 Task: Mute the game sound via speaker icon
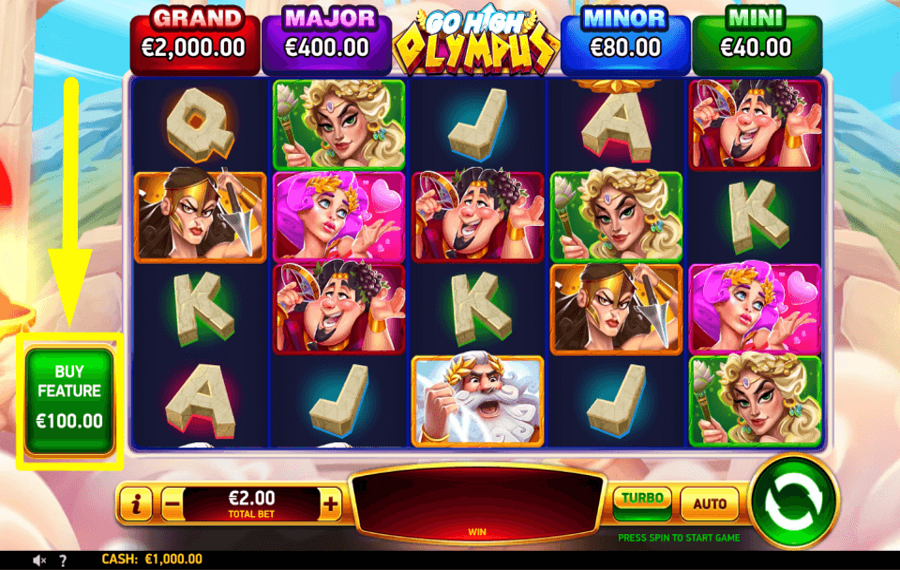point(40,561)
